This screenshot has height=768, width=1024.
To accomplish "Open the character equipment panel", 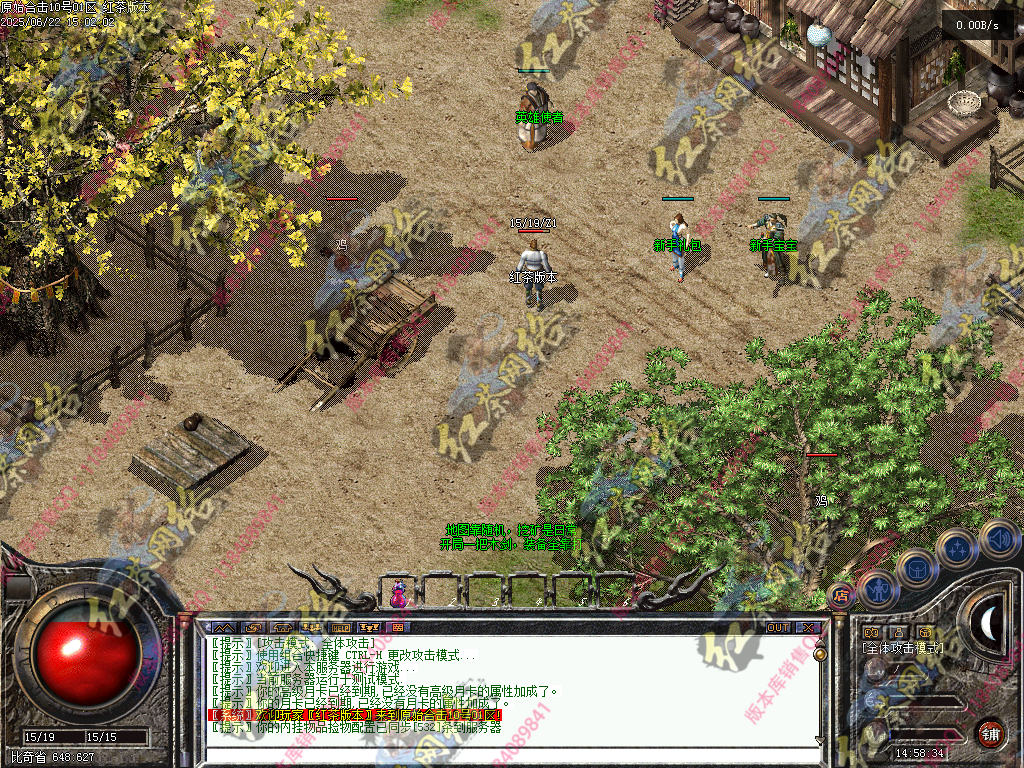I will (x=877, y=589).
